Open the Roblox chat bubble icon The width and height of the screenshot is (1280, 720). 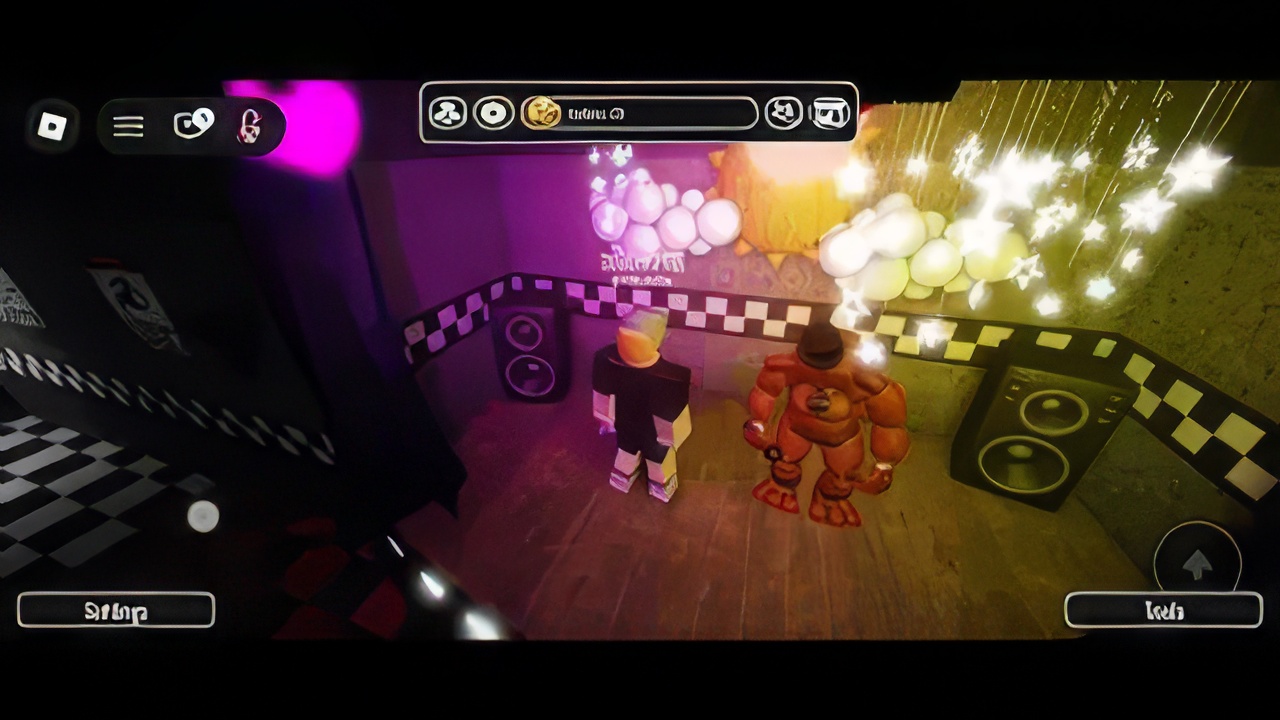[193, 125]
